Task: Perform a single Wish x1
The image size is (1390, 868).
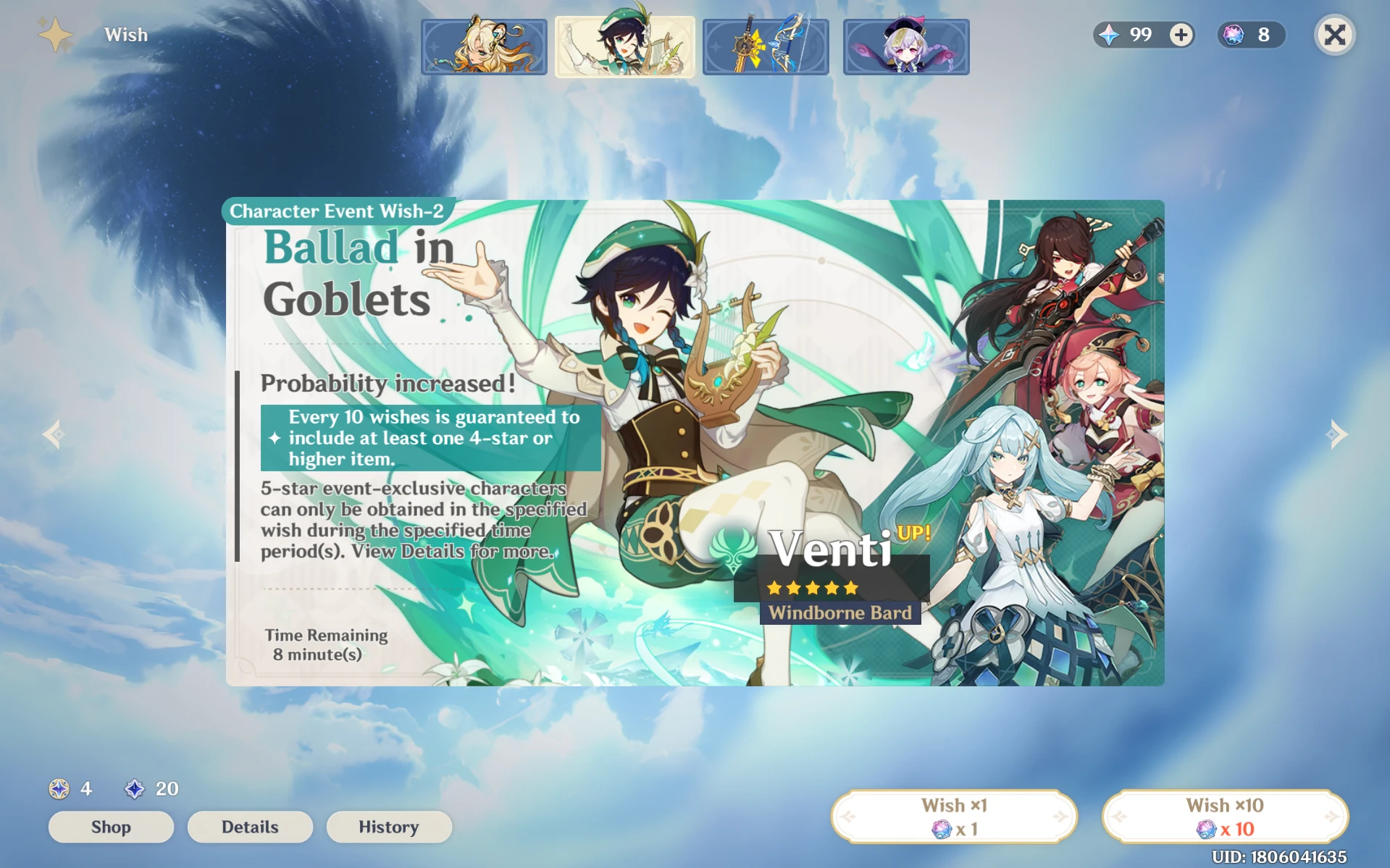Action: coord(954,814)
